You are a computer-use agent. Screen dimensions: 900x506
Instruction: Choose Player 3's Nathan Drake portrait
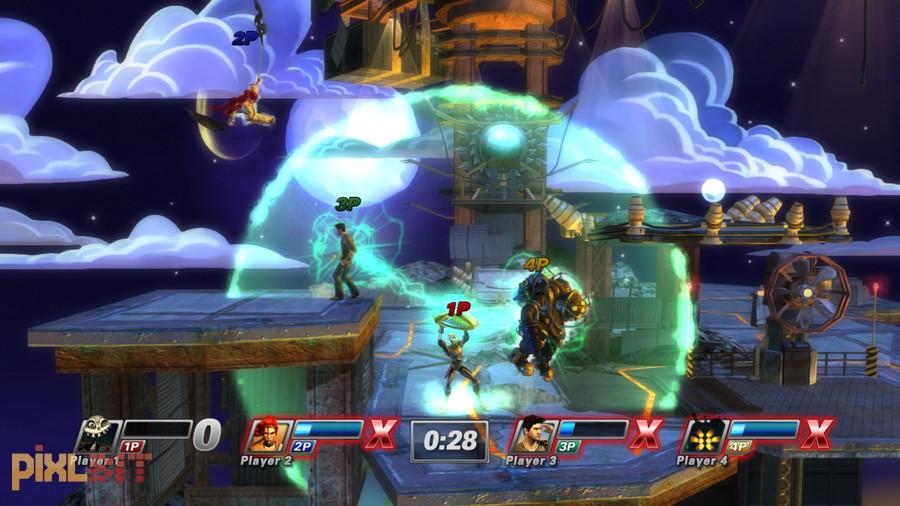(x=532, y=434)
